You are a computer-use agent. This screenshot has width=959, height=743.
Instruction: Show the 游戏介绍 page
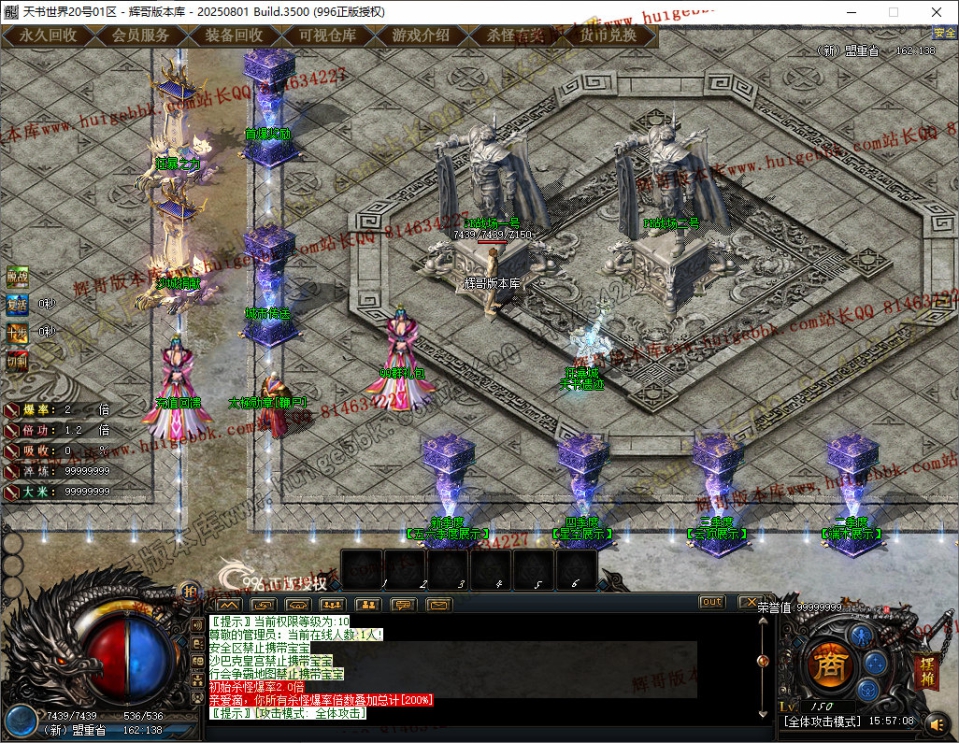(420, 35)
